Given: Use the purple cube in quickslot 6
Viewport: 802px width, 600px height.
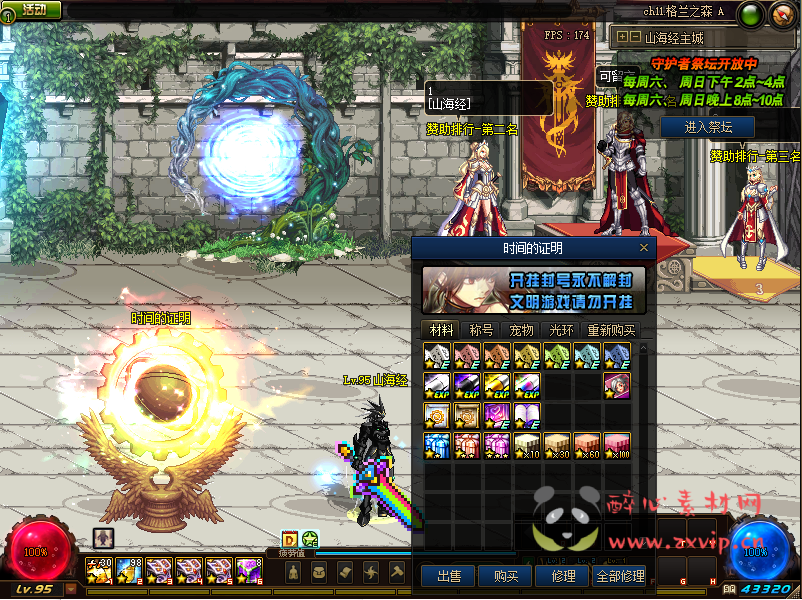Looking at the screenshot, I should 247,571.
